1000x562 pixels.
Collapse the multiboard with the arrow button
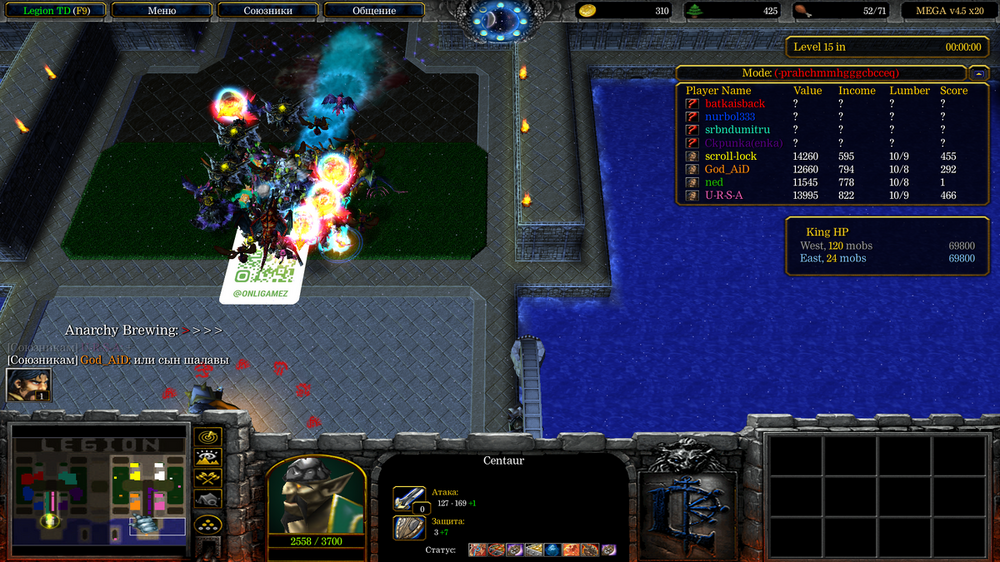click(x=979, y=73)
